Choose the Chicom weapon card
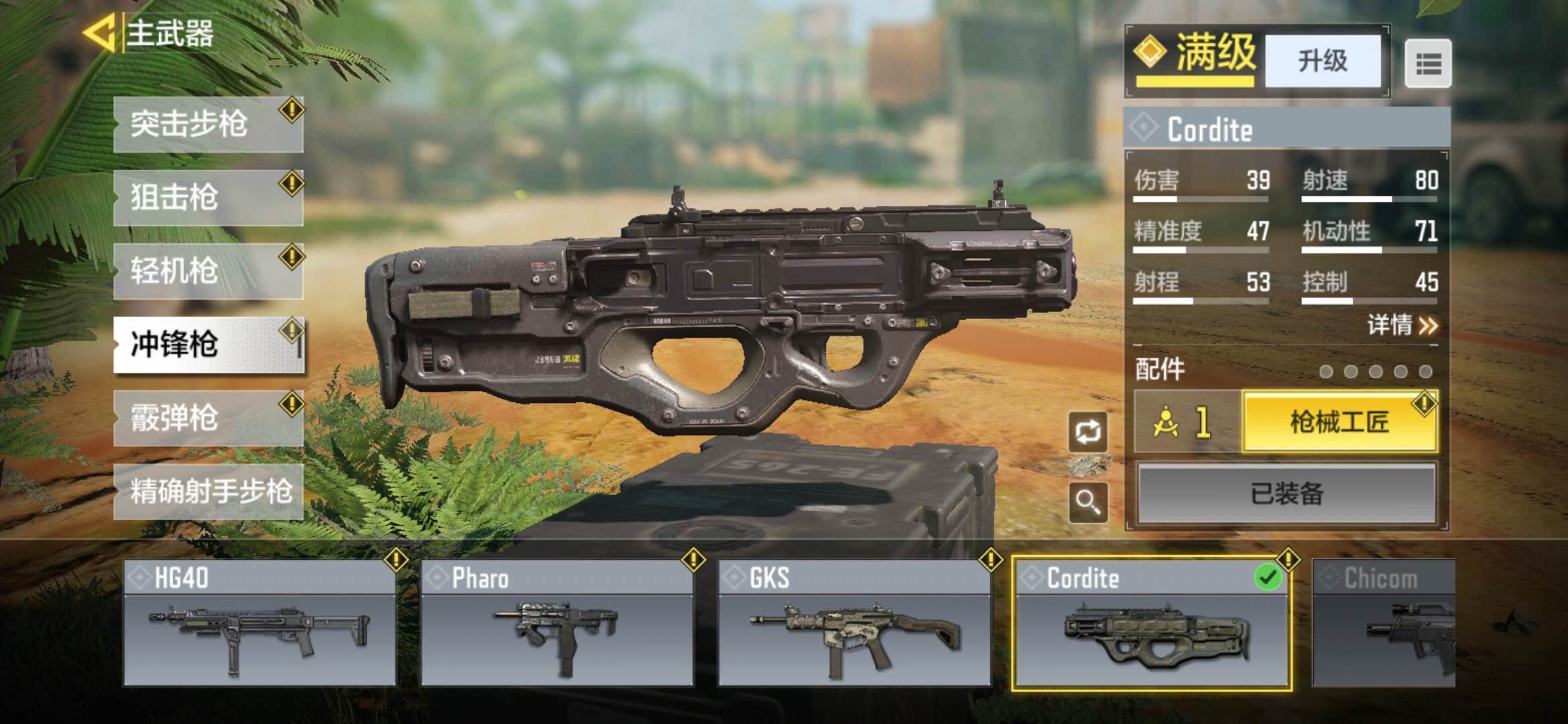 pos(1384,623)
